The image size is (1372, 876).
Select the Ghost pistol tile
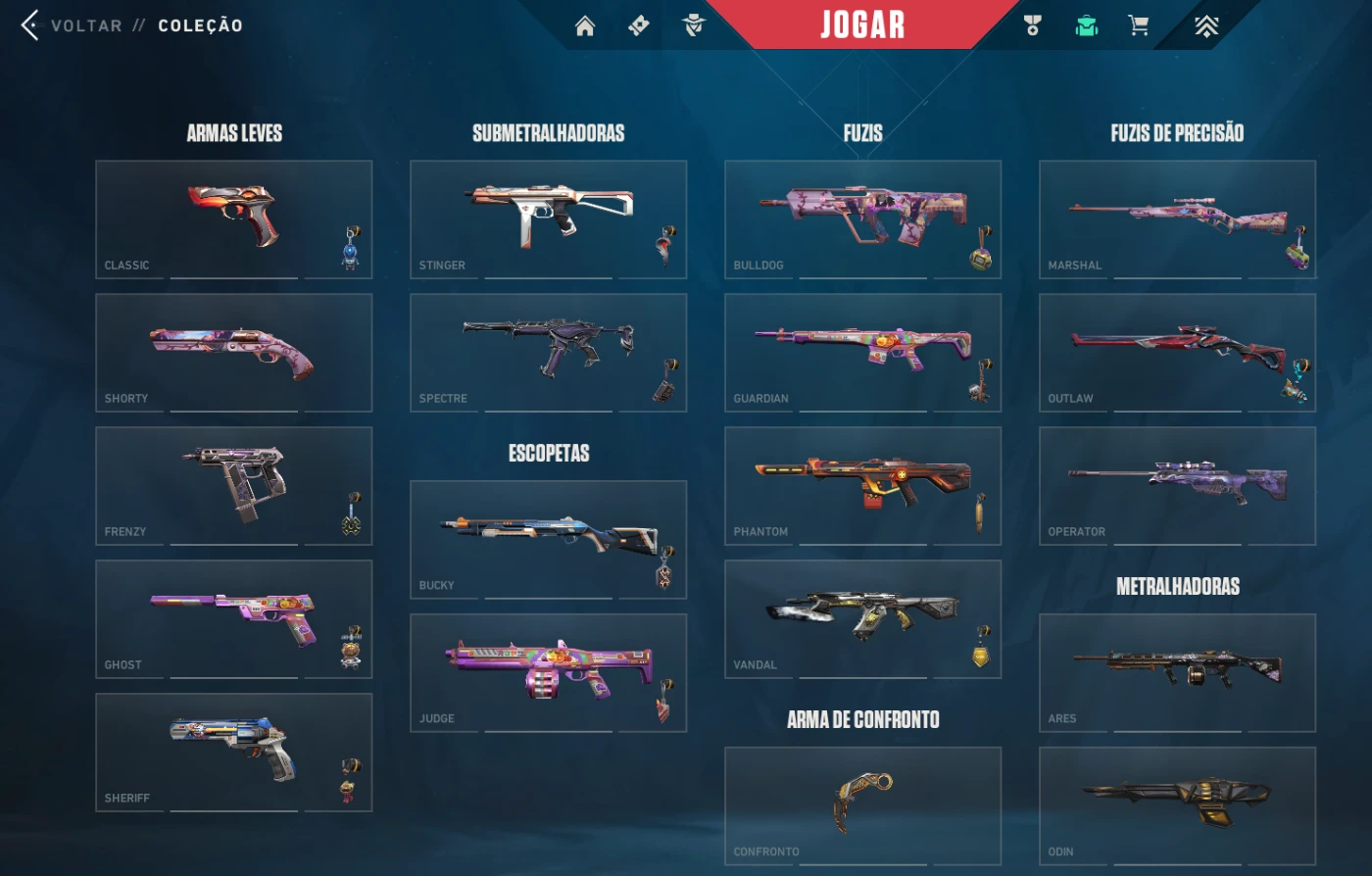click(233, 618)
